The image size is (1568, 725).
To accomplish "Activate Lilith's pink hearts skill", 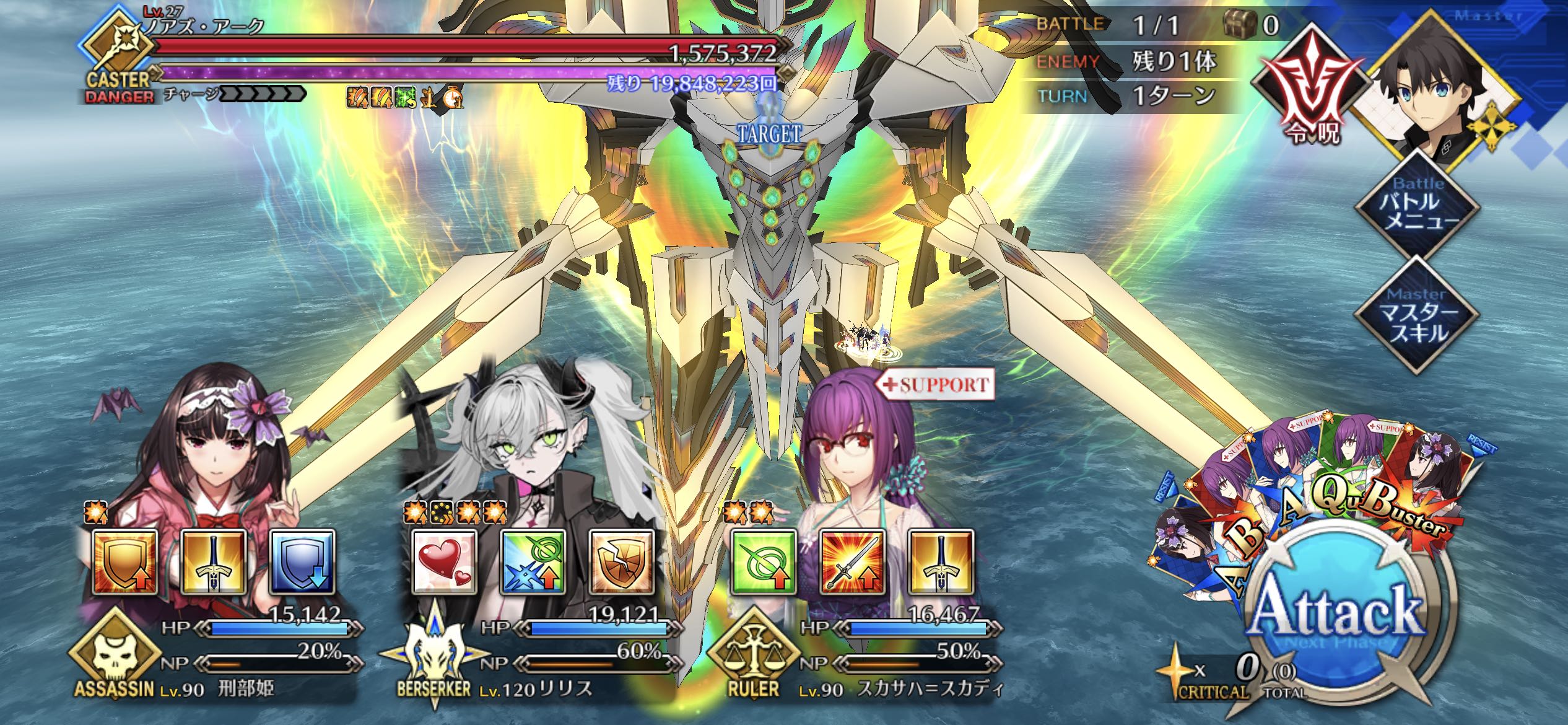I will coord(444,562).
